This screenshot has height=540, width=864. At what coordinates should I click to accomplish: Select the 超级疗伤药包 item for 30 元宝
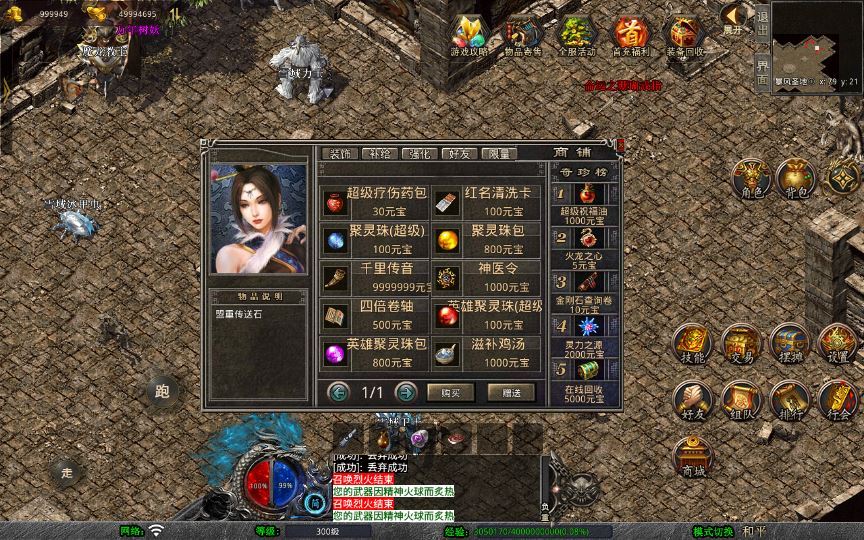click(x=373, y=202)
